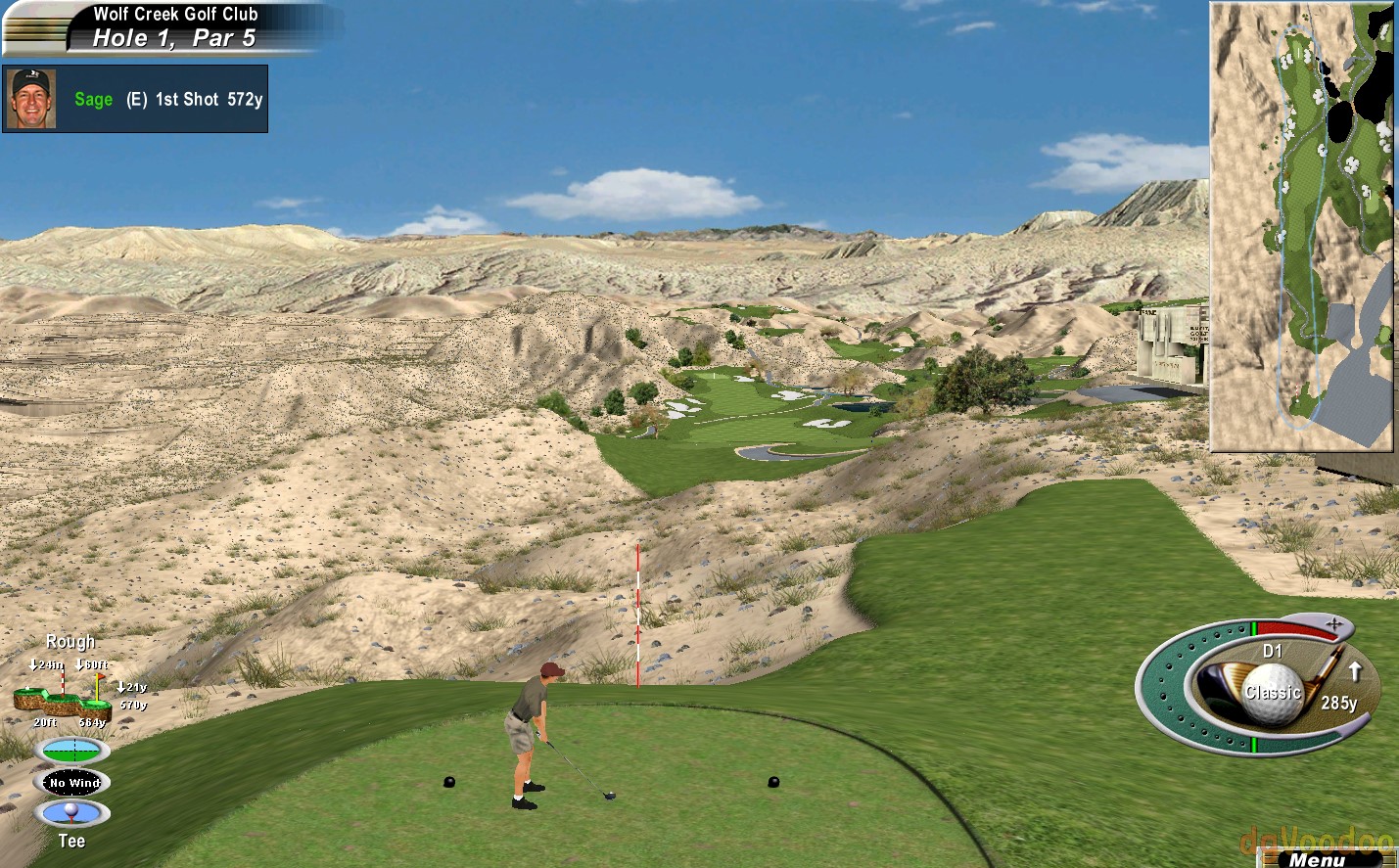Toggle the shot direction up arrow
Screen dimensions: 1399x868
(1355, 671)
